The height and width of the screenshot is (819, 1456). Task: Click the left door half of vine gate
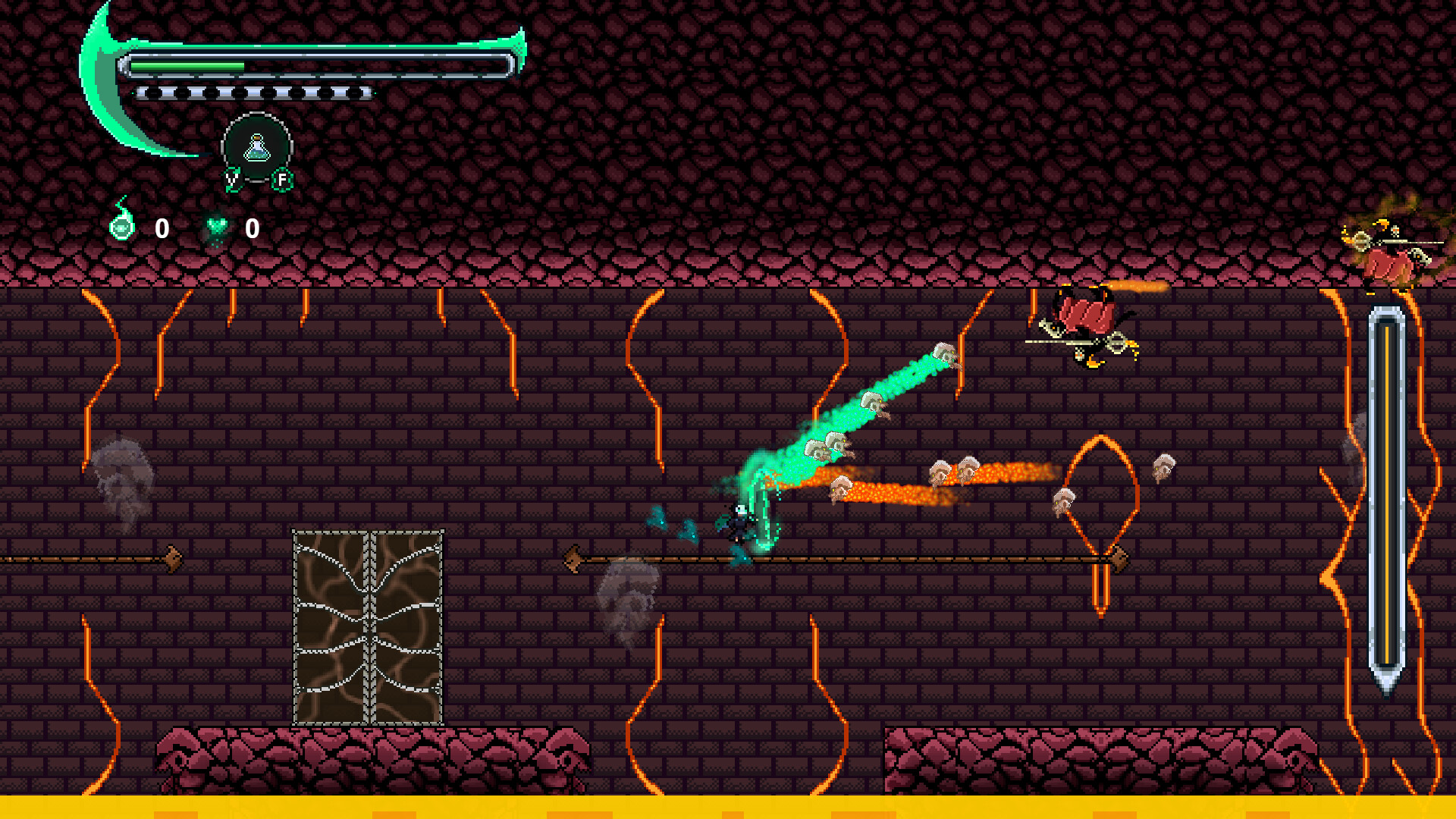point(330,629)
